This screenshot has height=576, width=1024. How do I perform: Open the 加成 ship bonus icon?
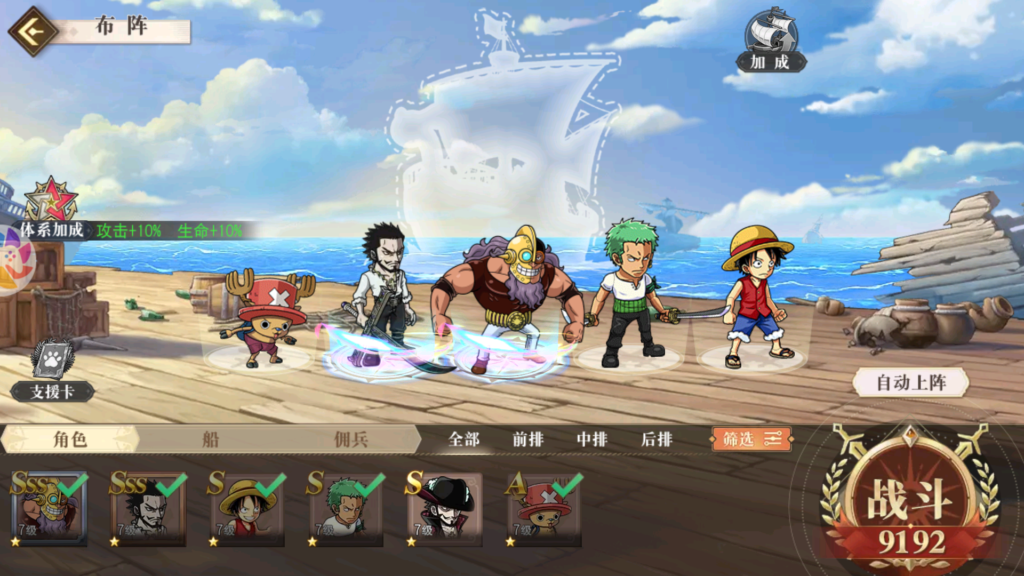[770, 40]
